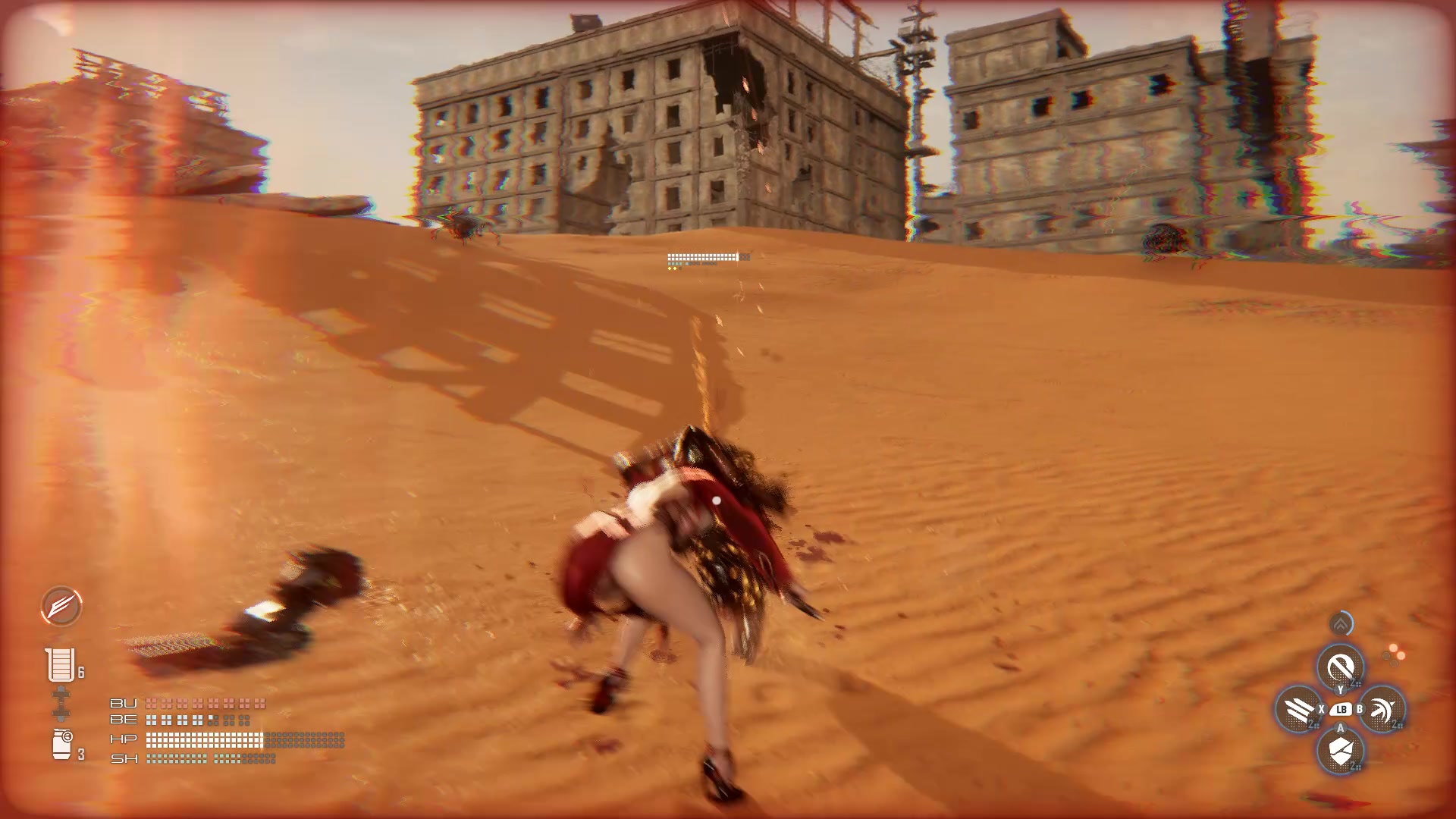
Task: Click the exospine dumbbell icon in the sidebar
Action: [60, 703]
